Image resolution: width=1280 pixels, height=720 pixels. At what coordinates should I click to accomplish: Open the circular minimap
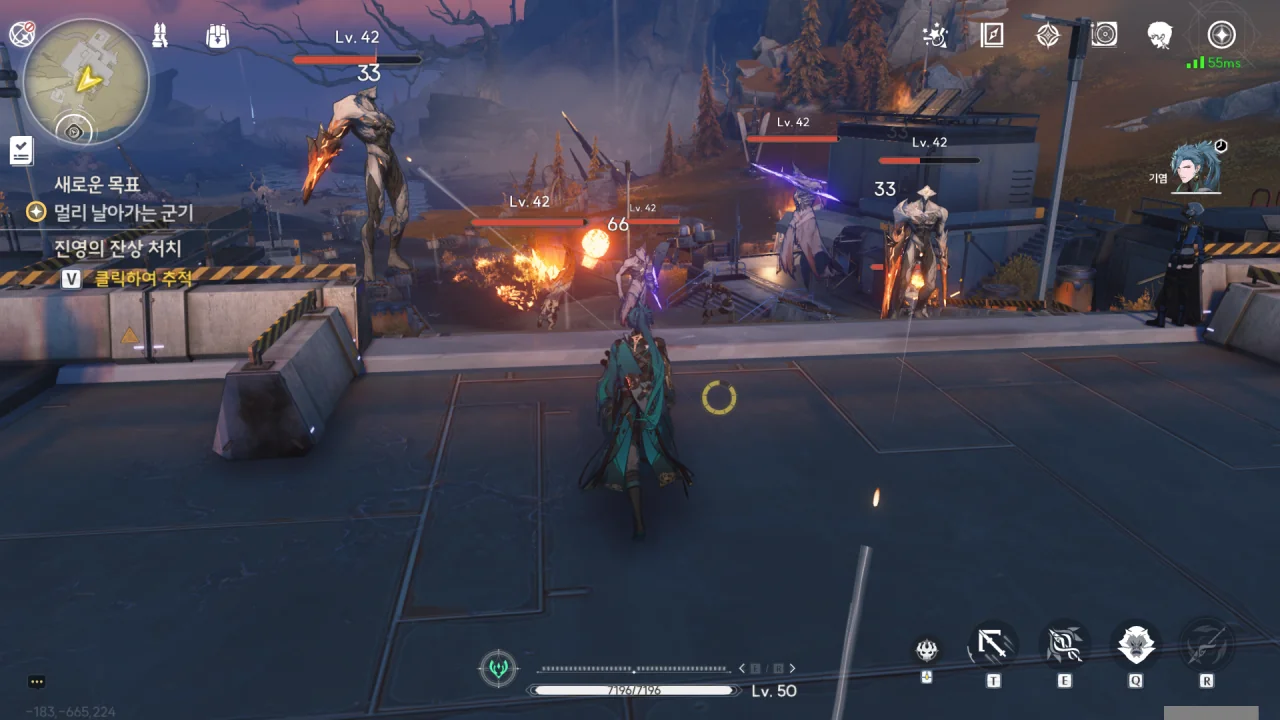[86, 83]
